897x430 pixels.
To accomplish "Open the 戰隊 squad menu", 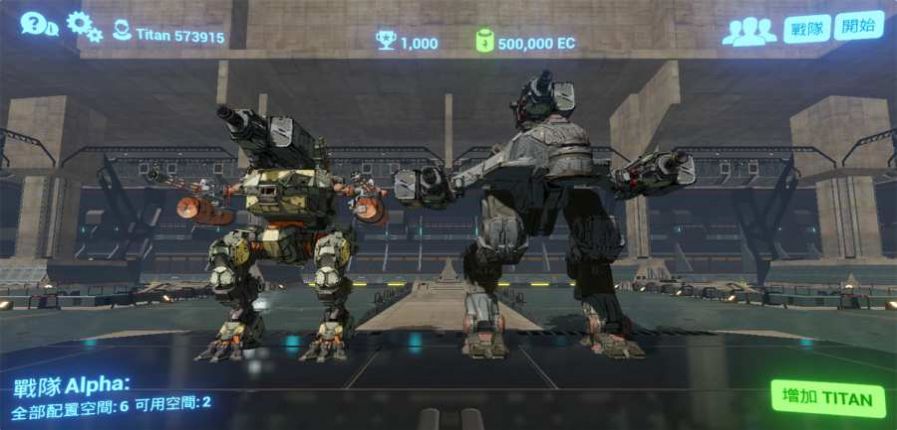I will pyautogui.click(x=807, y=28).
